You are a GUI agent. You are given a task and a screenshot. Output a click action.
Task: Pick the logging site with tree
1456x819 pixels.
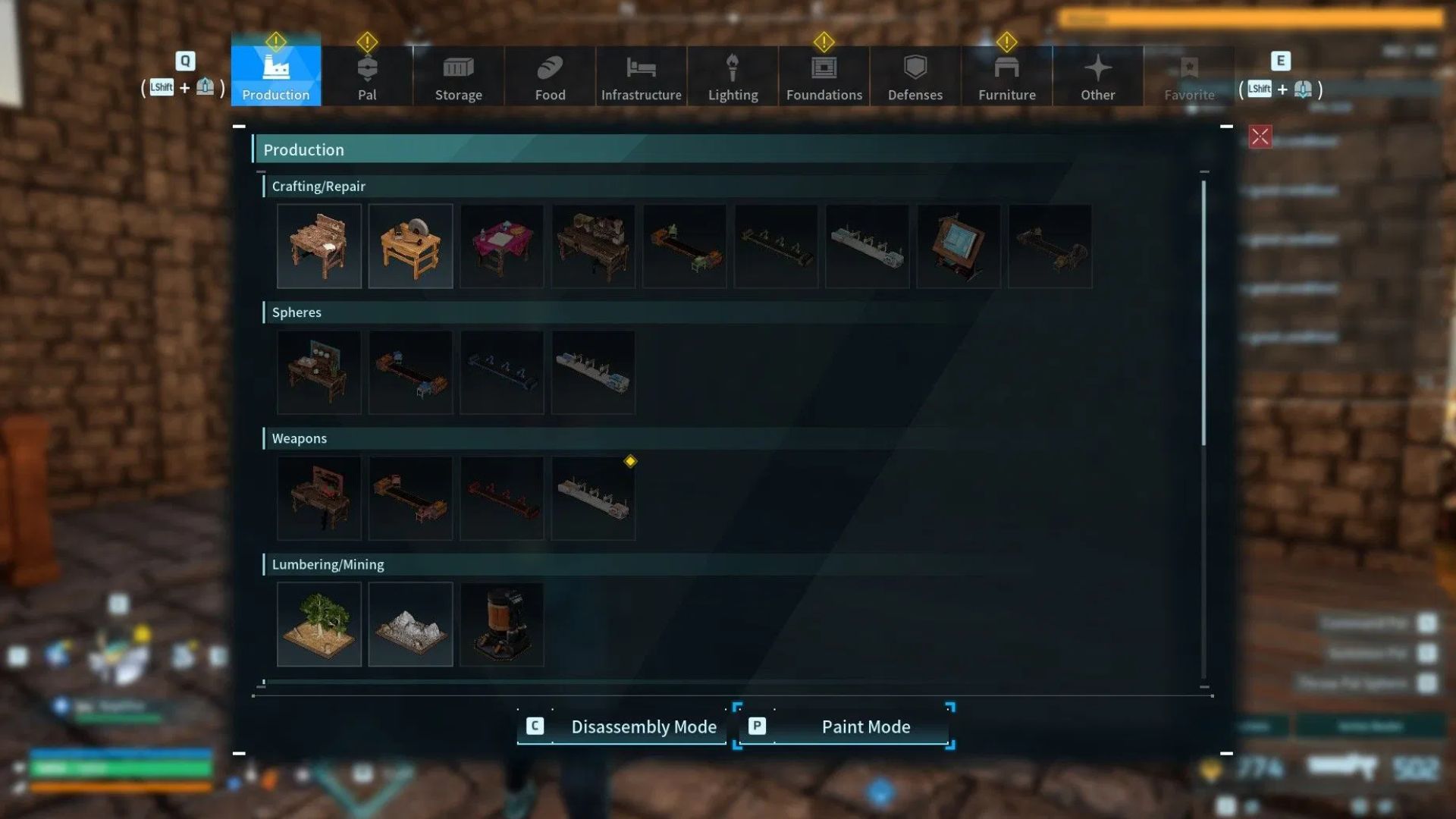point(319,624)
